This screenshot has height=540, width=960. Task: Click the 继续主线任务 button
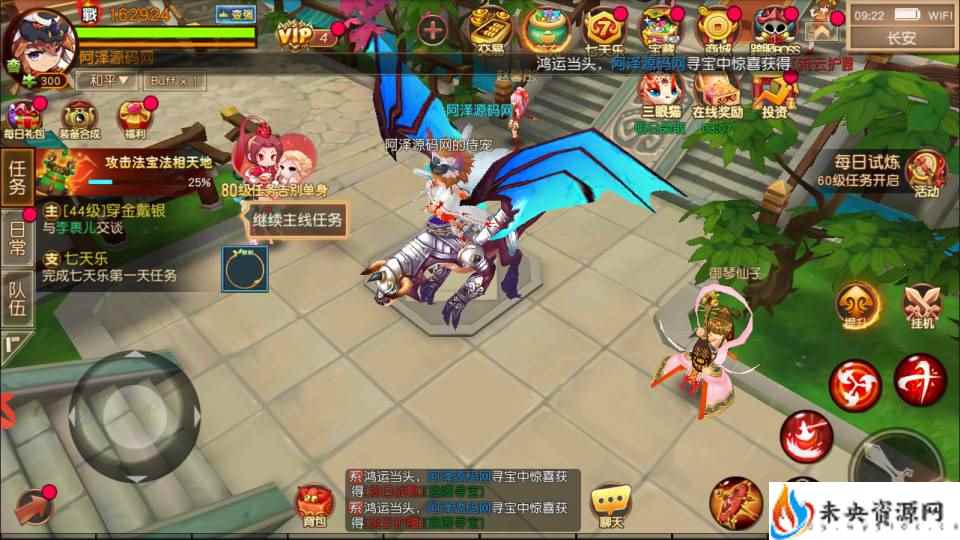click(297, 219)
